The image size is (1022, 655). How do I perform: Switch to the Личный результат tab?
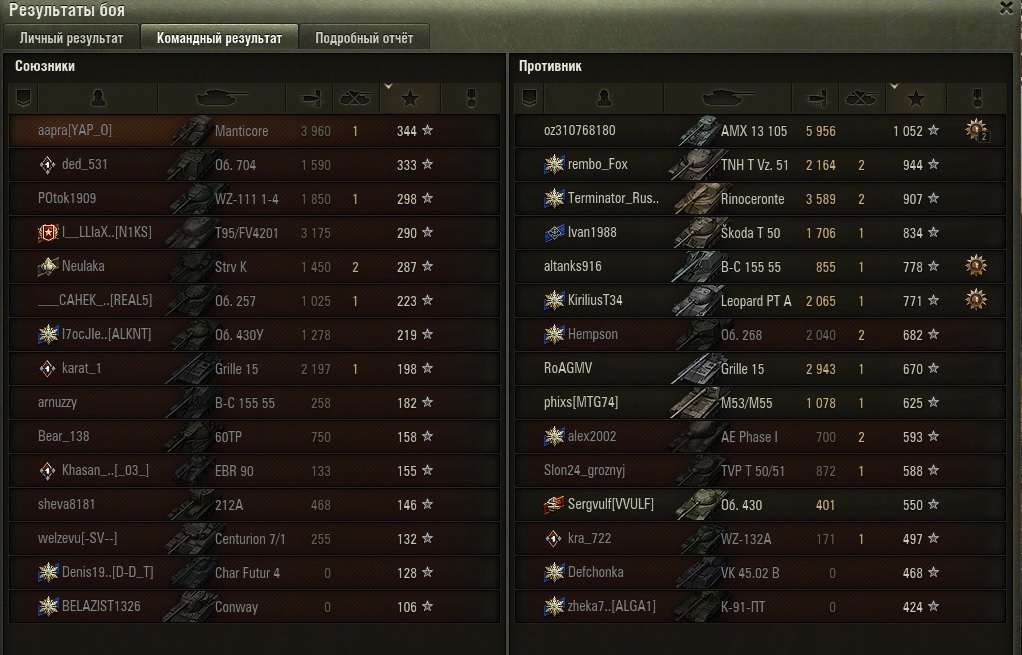pos(71,38)
